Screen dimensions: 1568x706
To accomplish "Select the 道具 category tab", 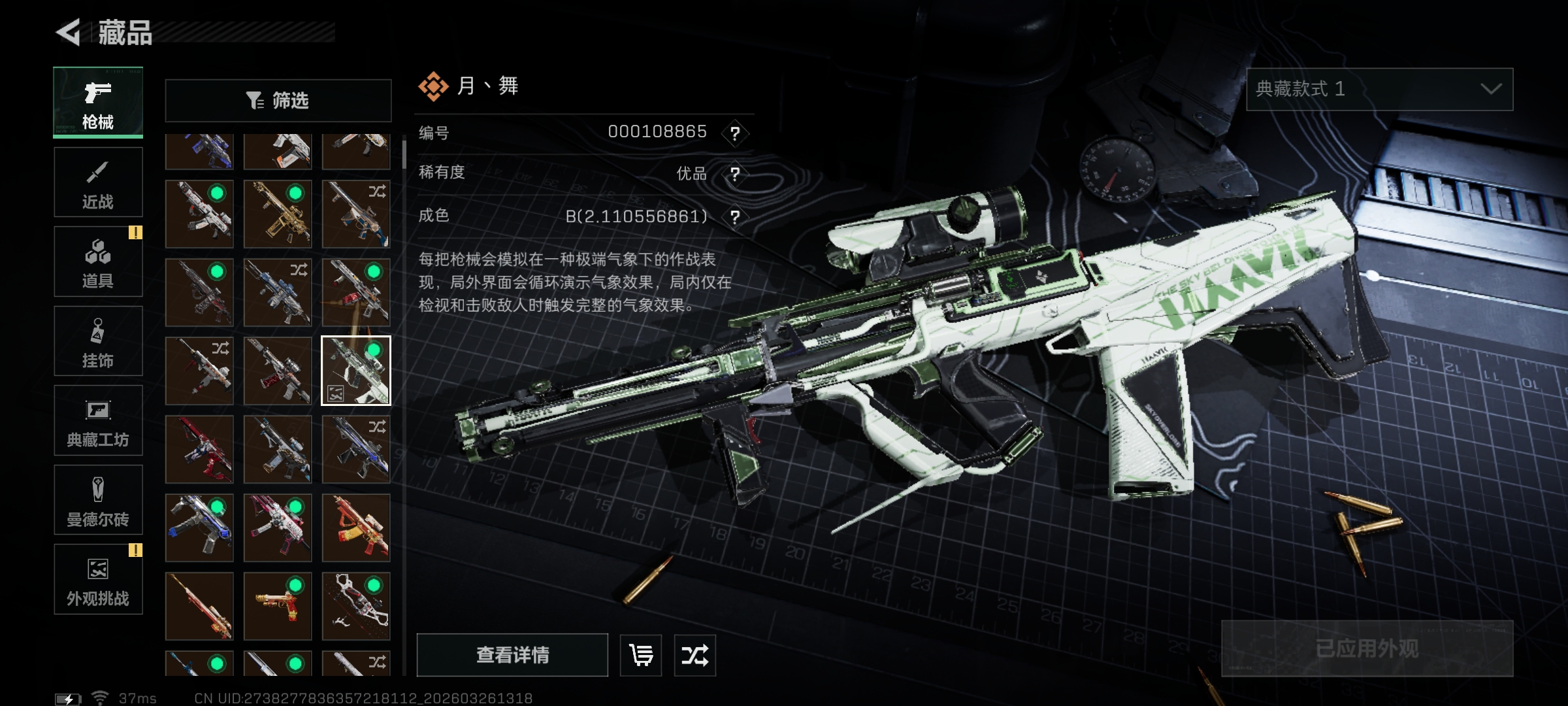I will pos(98,261).
